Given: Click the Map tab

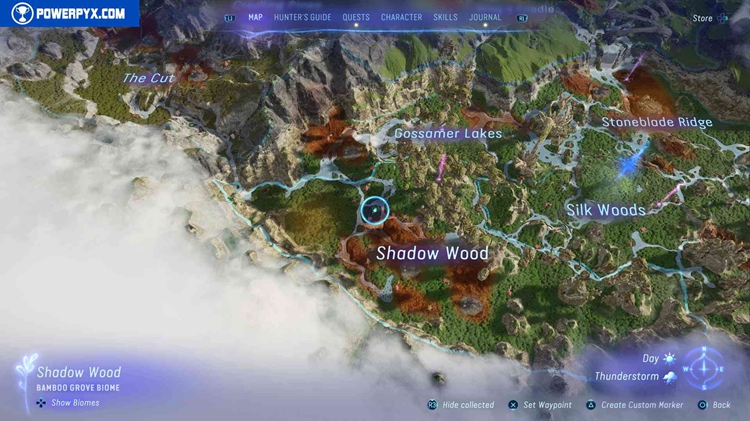Looking at the screenshot, I should click(255, 17).
